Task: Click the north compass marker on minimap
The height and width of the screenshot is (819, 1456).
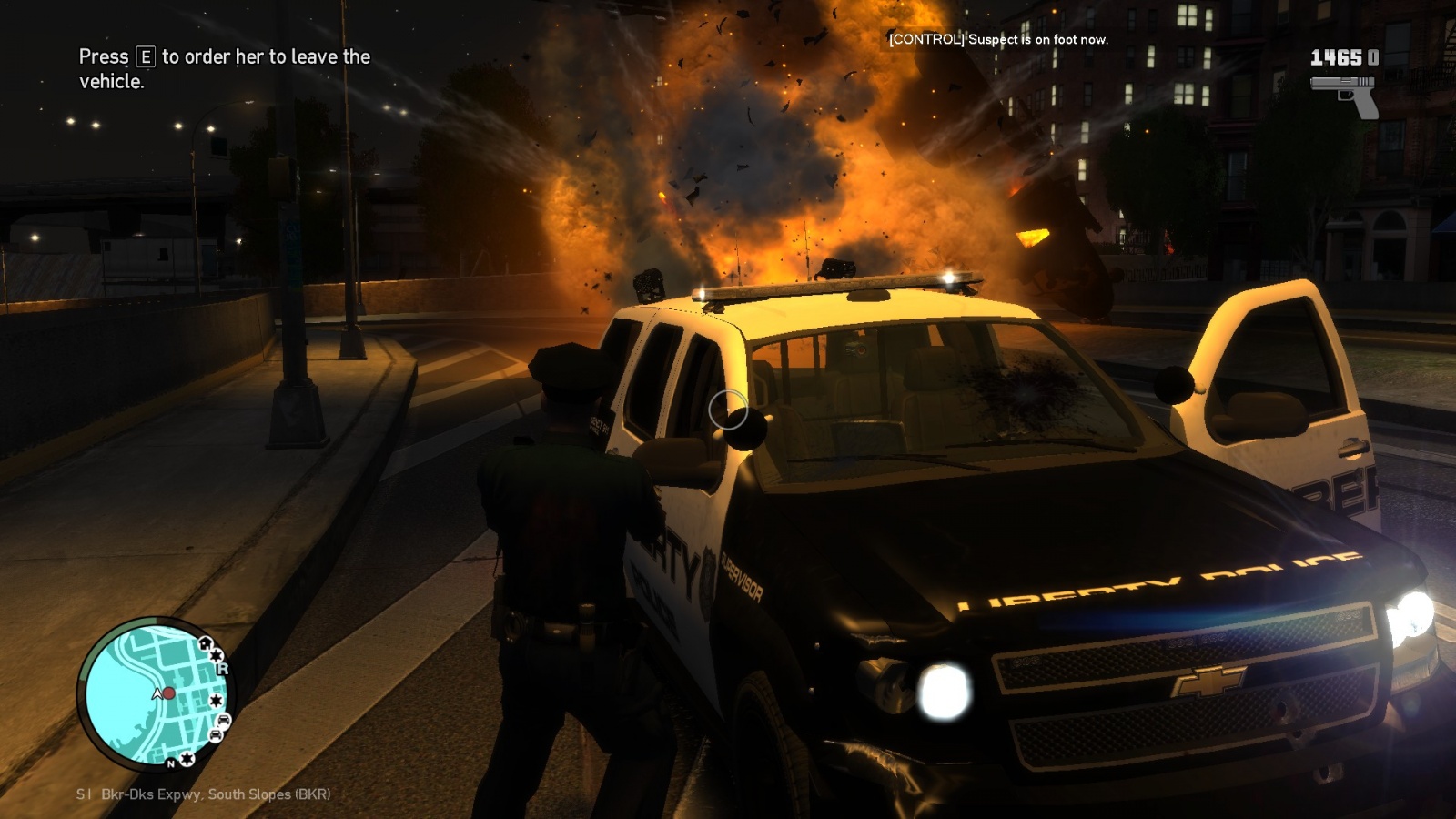Action: (x=170, y=764)
